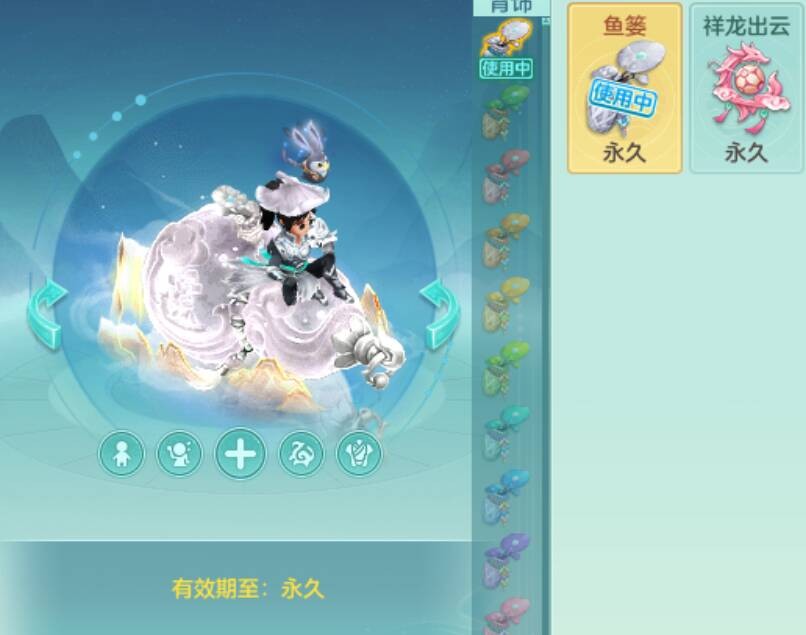The width and height of the screenshot is (806, 635).
Task: Pick the red color variant
Action: (x=507, y=175)
